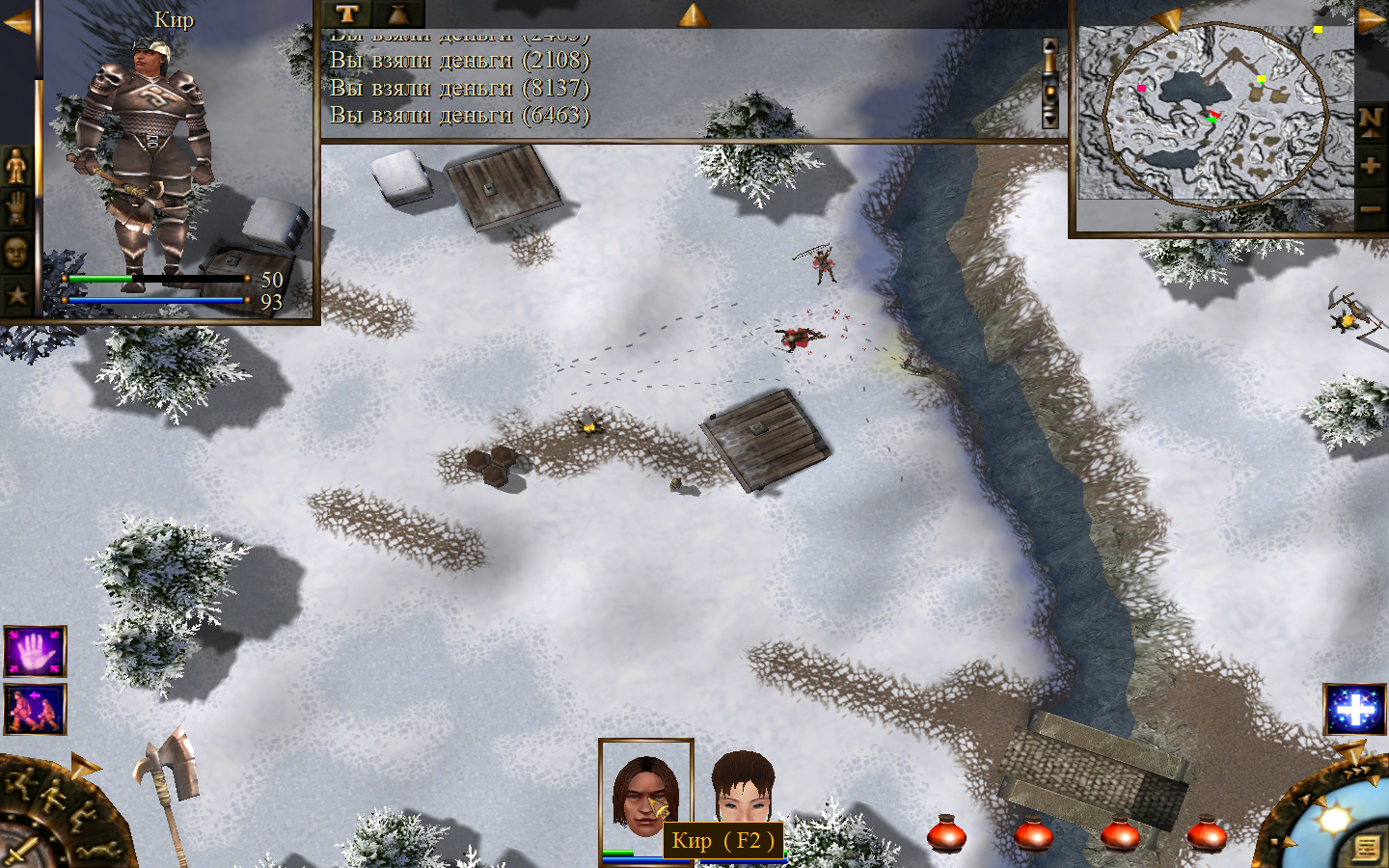The image size is (1389, 868).
Task: Collapse the character panel with left arrow
Action: pos(16,21)
